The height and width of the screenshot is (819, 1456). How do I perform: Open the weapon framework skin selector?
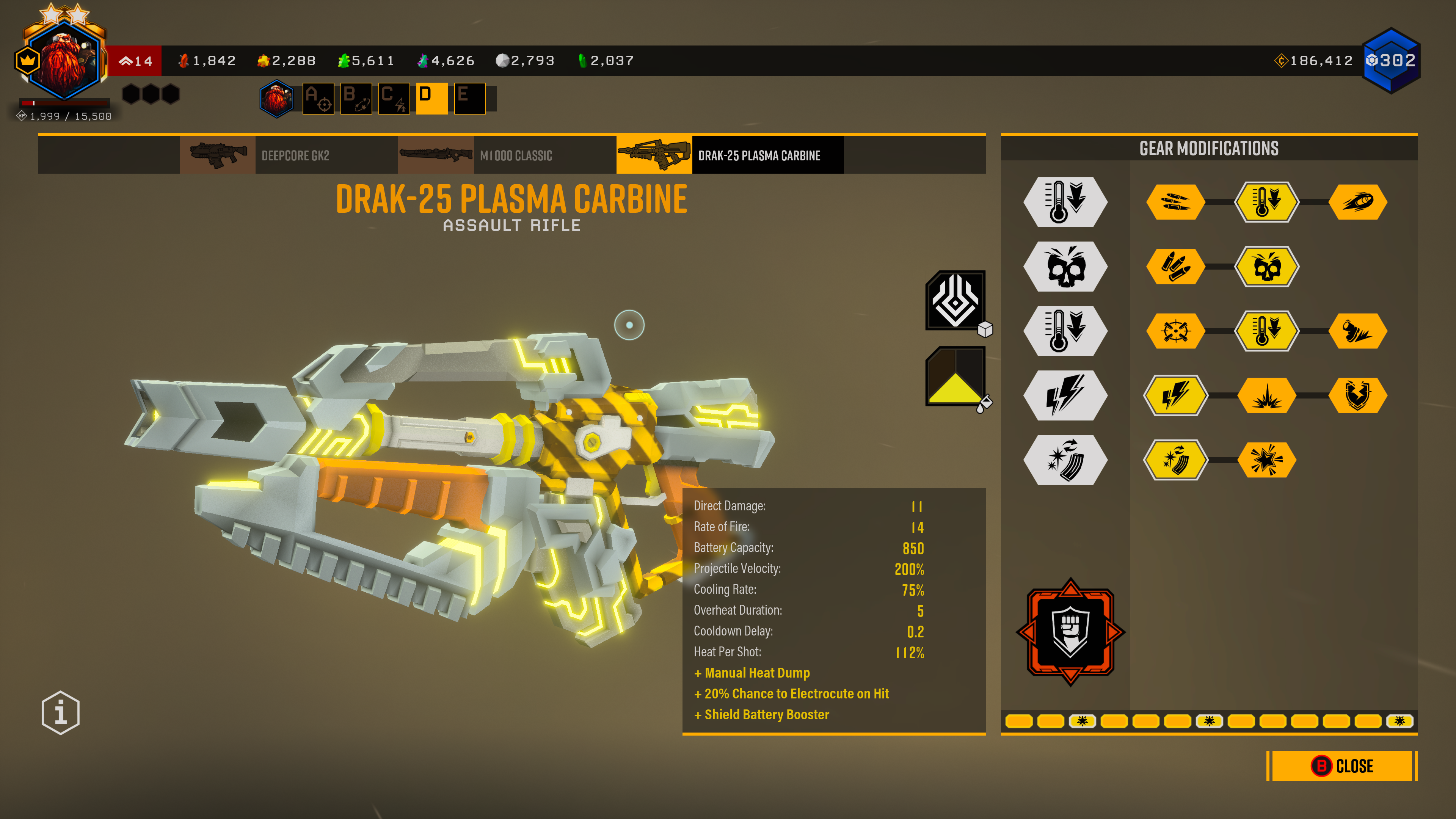(x=955, y=300)
